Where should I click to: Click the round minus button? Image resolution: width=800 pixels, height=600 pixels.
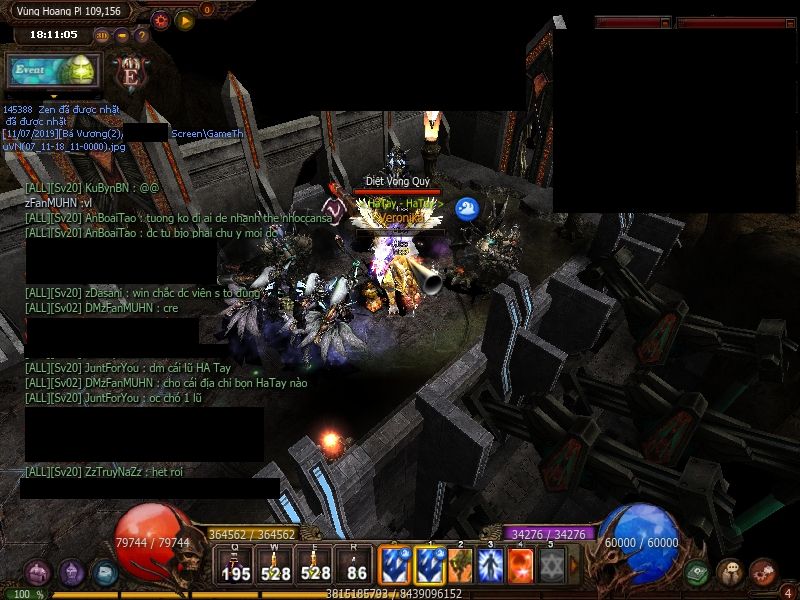pos(122,36)
